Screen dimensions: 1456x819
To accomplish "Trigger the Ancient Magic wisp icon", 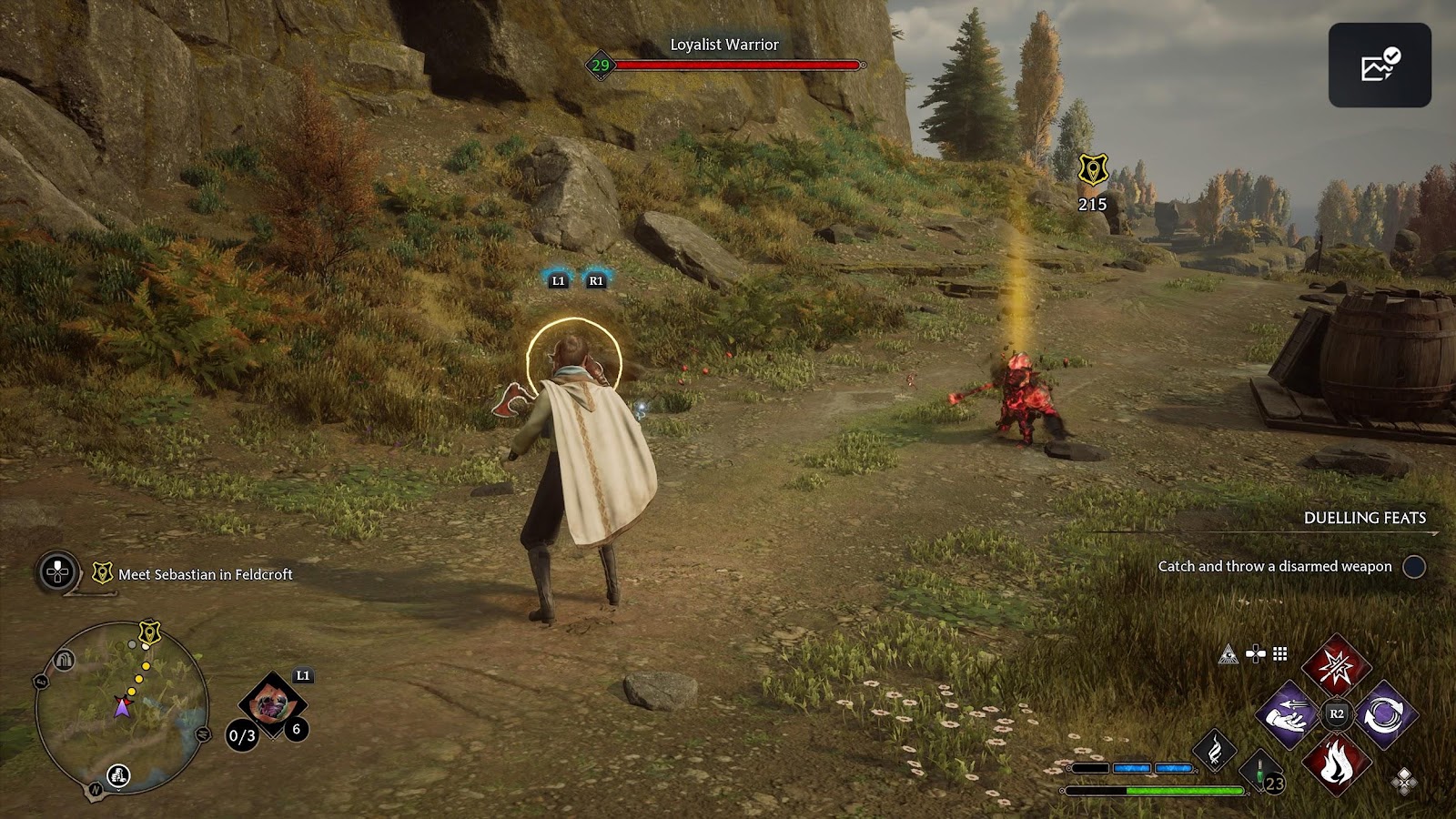I will (1214, 752).
